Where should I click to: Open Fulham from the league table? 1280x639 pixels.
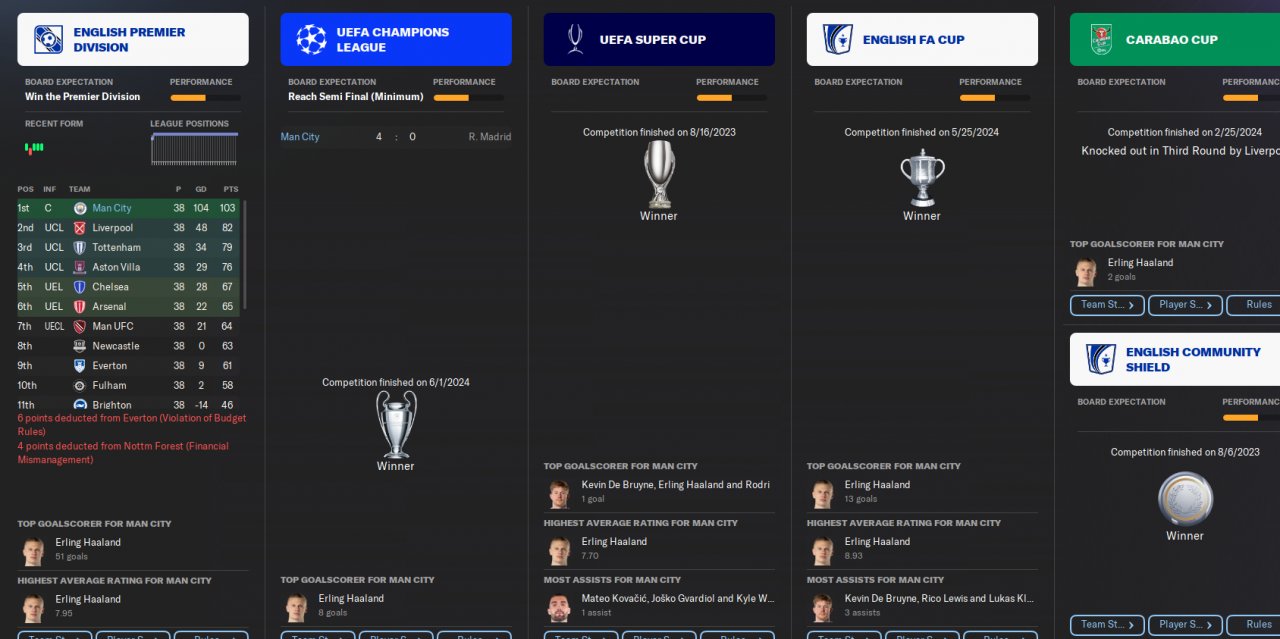pos(109,385)
